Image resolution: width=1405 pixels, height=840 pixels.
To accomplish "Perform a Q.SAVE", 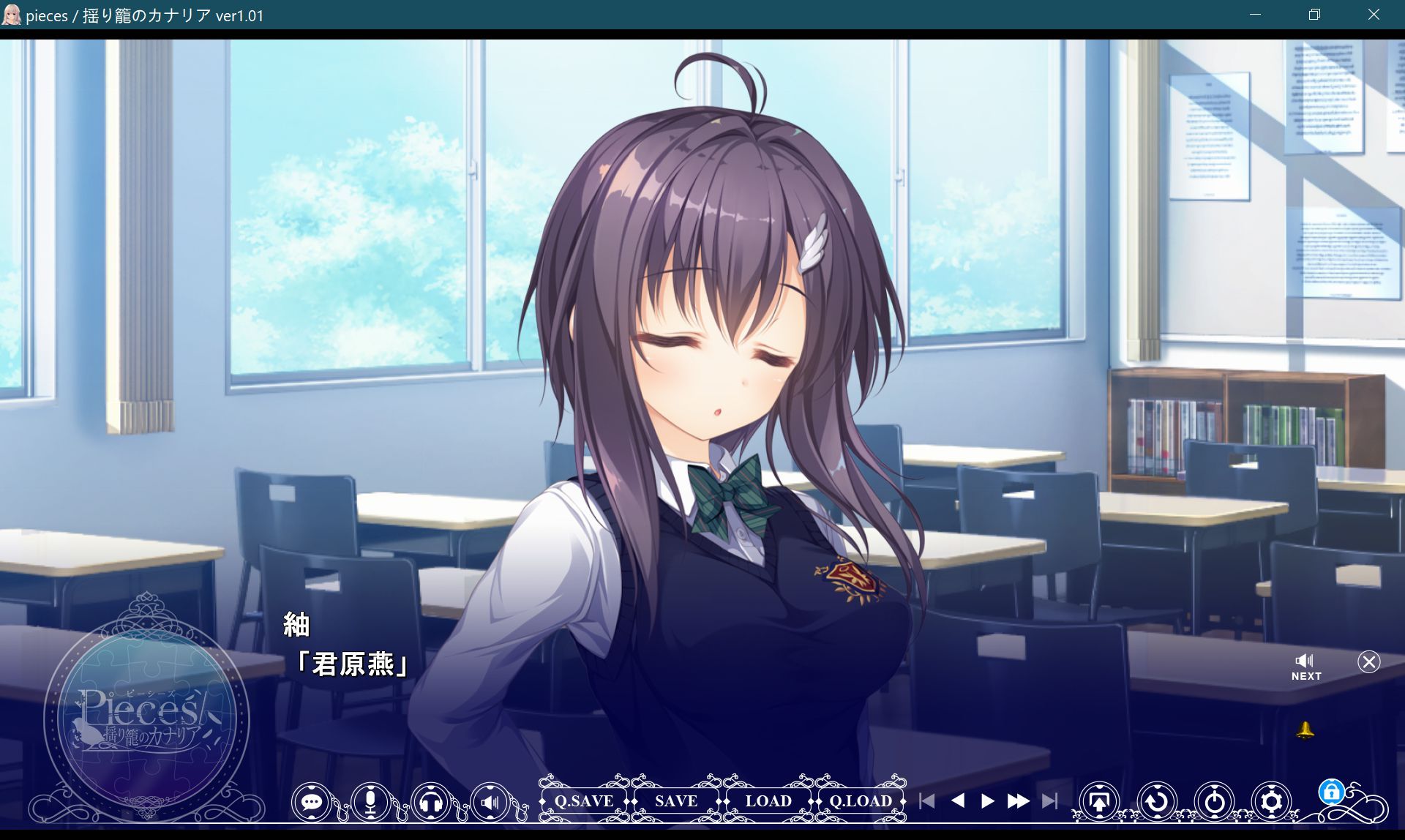I will pos(583,801).
